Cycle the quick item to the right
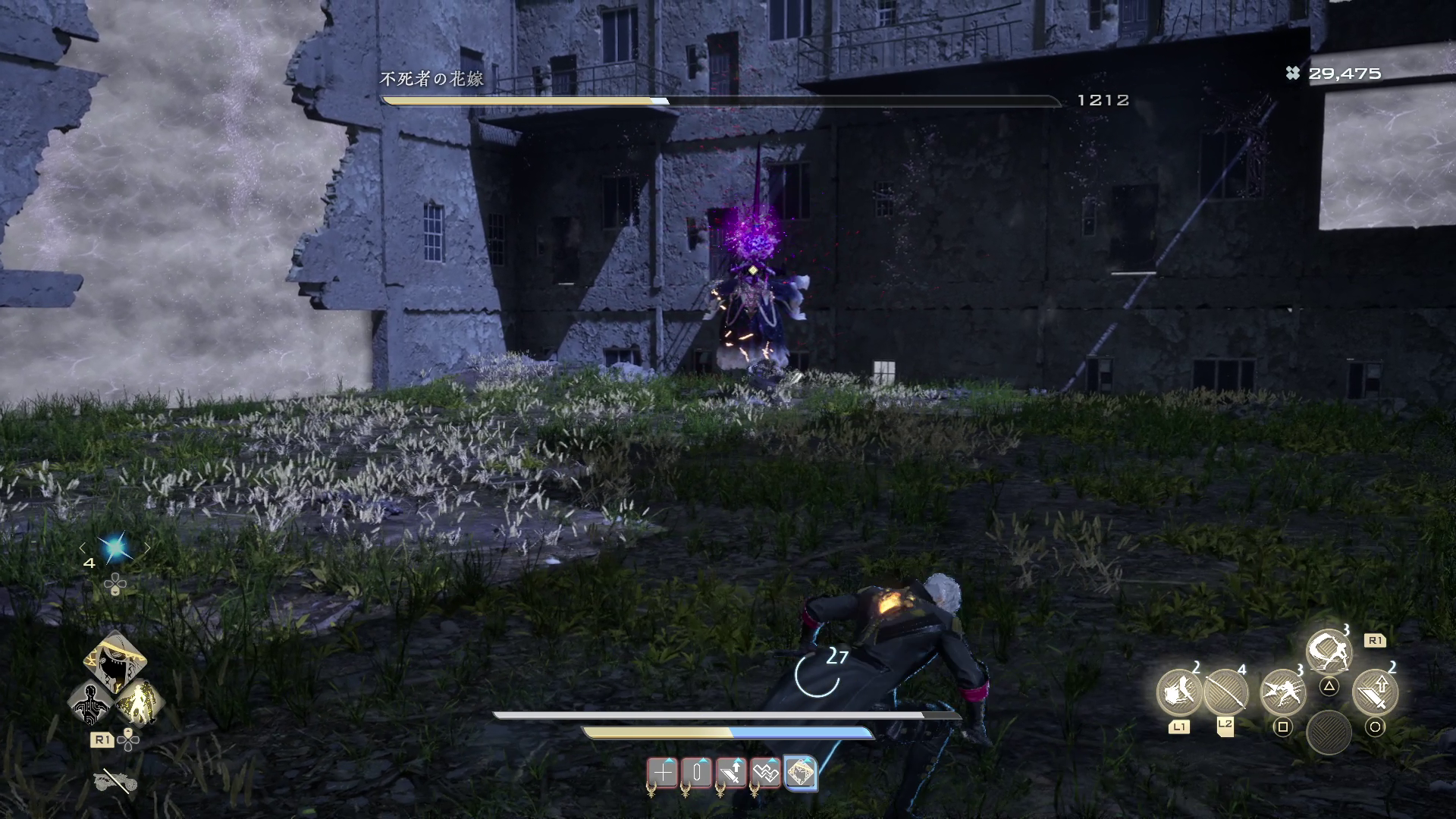1456x819 pixels. click(x=148, y=548)
